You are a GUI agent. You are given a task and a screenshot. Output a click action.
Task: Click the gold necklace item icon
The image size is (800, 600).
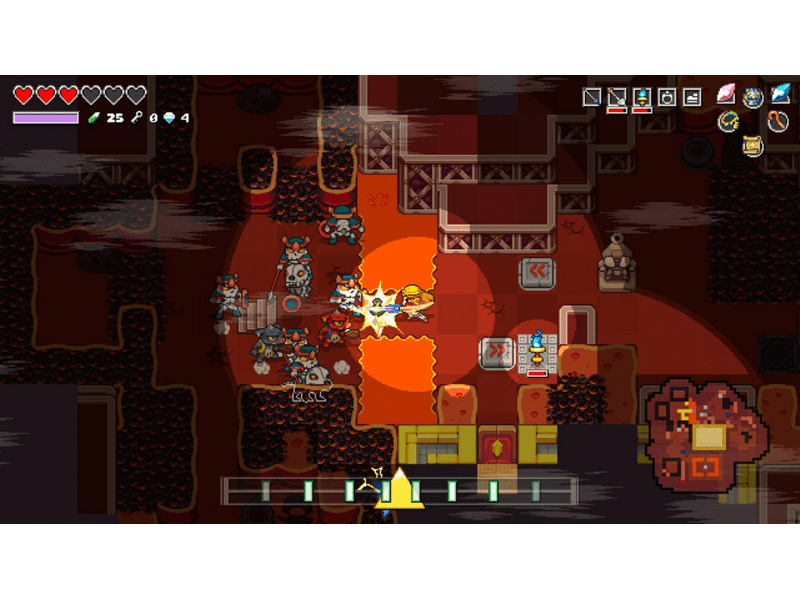point(728,121)
